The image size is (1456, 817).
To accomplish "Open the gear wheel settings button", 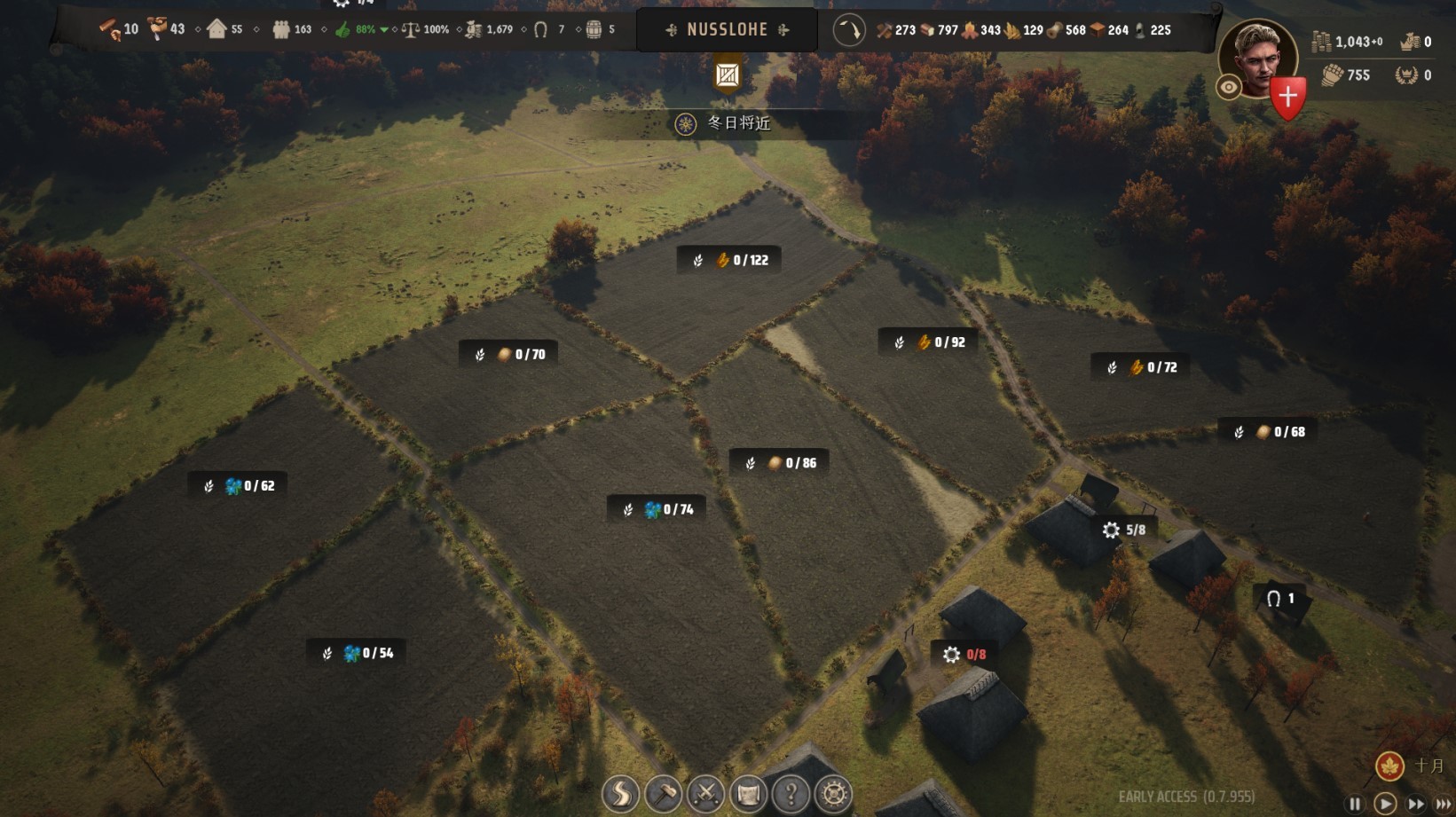I will [x=833, y=794].
